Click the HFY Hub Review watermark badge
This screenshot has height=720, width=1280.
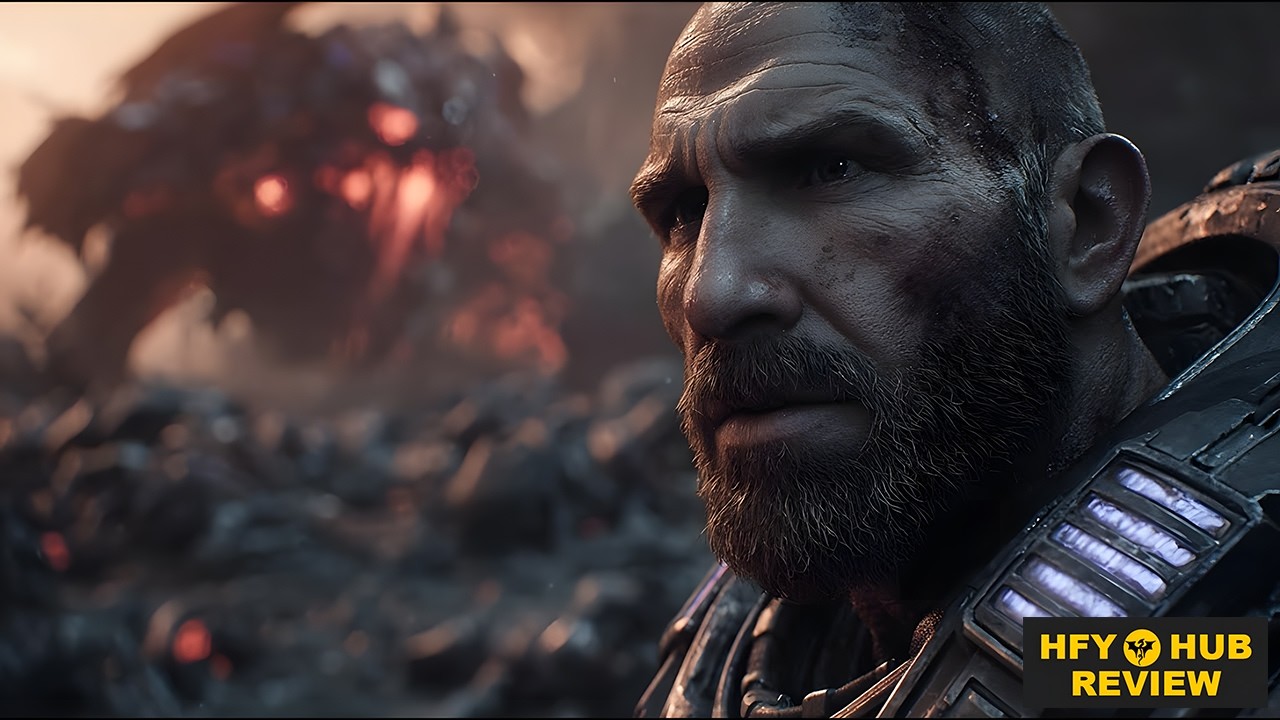1145,663
